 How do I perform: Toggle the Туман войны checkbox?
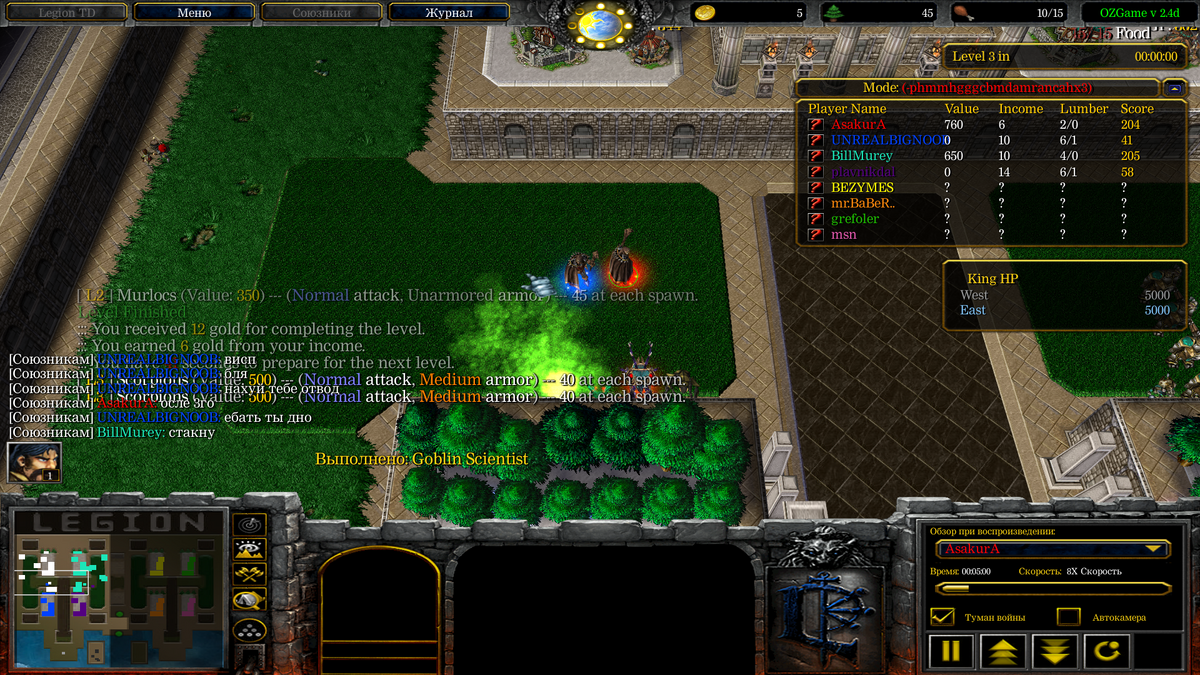tap(941, 617)
